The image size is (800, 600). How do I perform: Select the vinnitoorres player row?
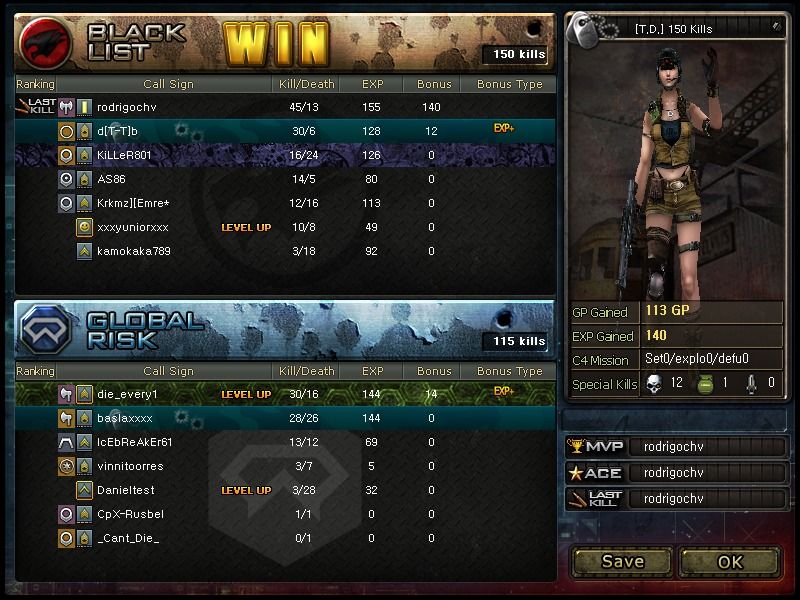[285, 466]
